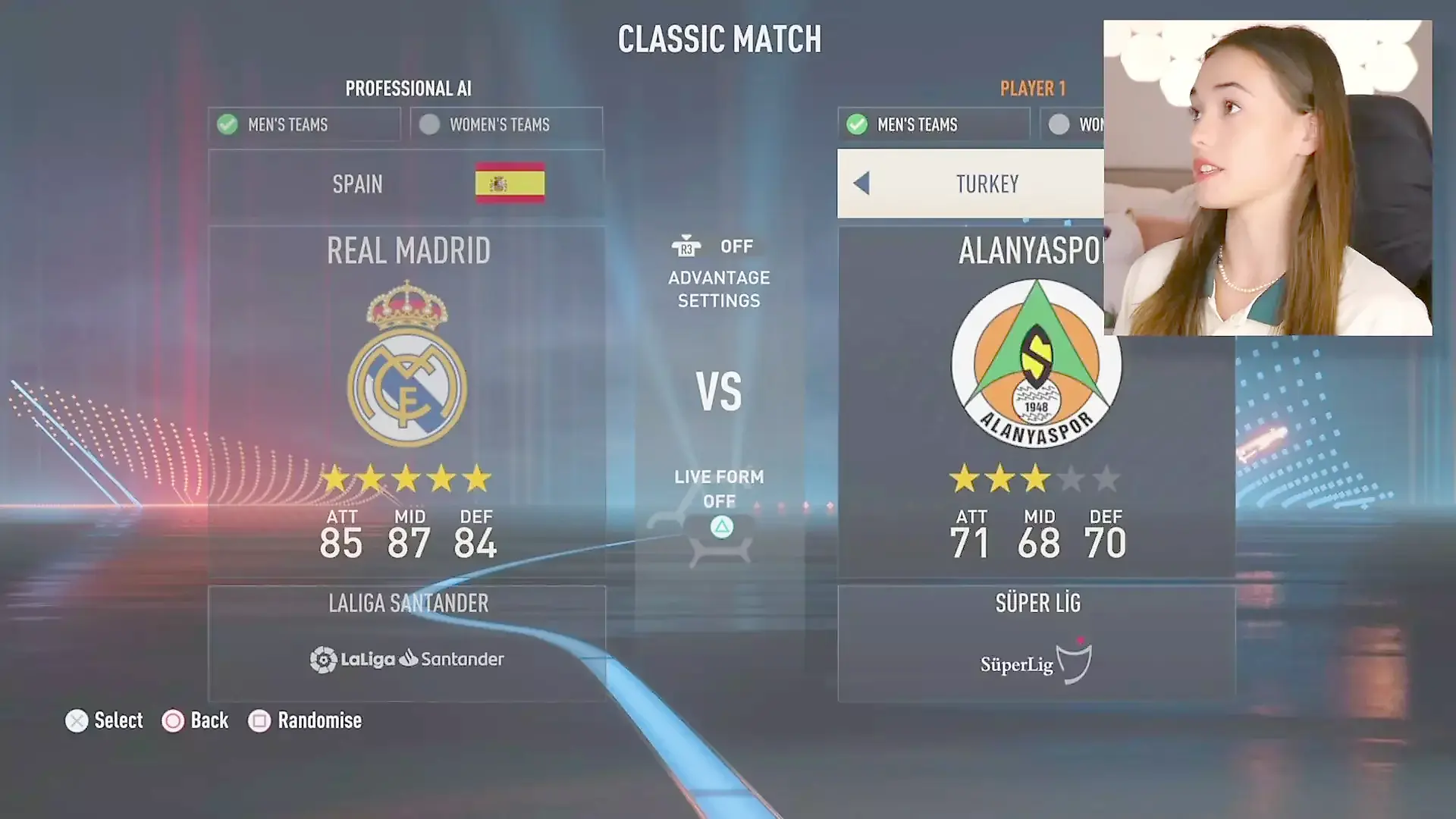The height and width of the screenshot is (819, 1456).
Task: Click the left arrow beside Turkey
Action: [x=861, y=184]
